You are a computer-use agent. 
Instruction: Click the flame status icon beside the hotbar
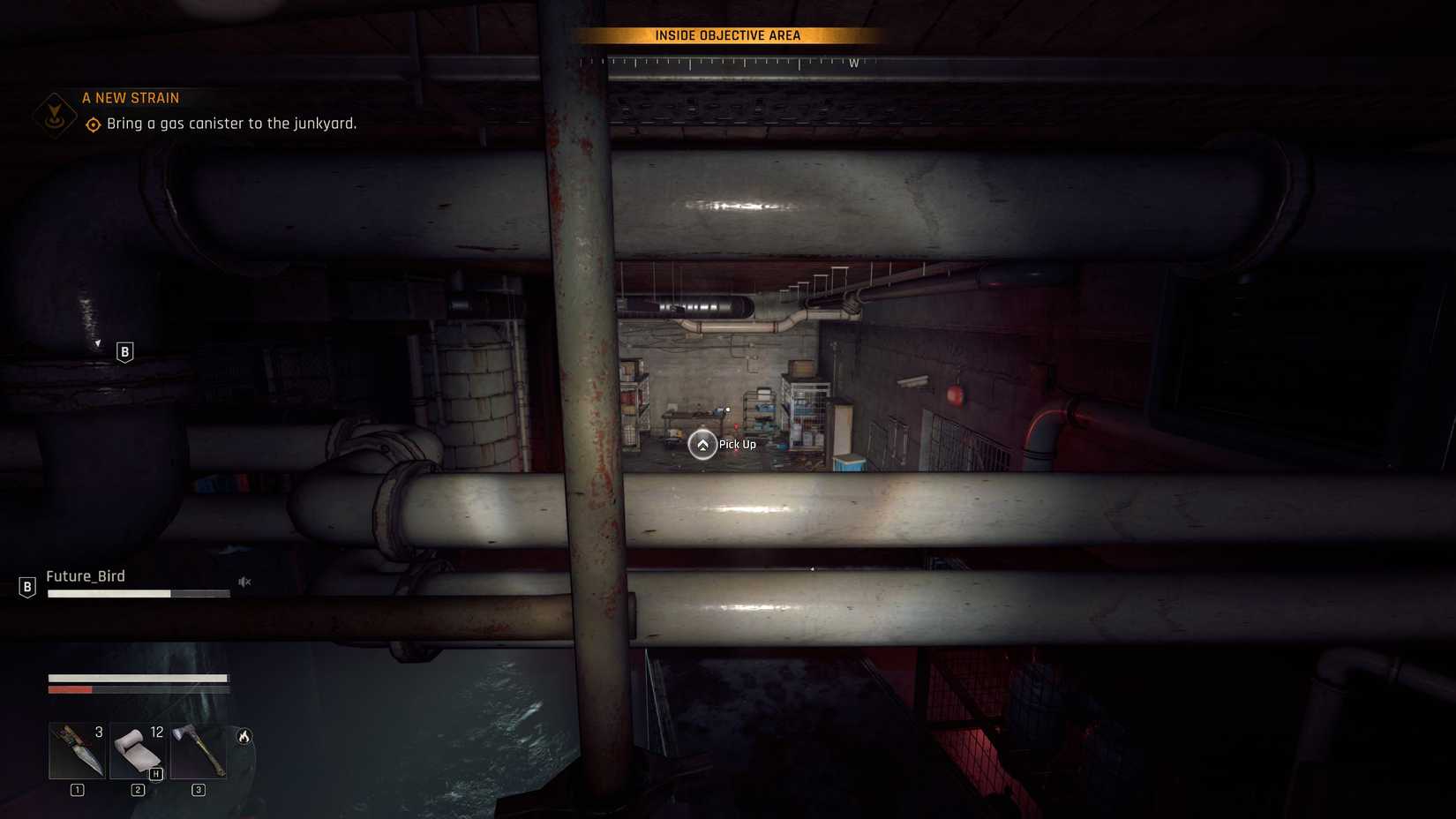[x=244, y=735]
